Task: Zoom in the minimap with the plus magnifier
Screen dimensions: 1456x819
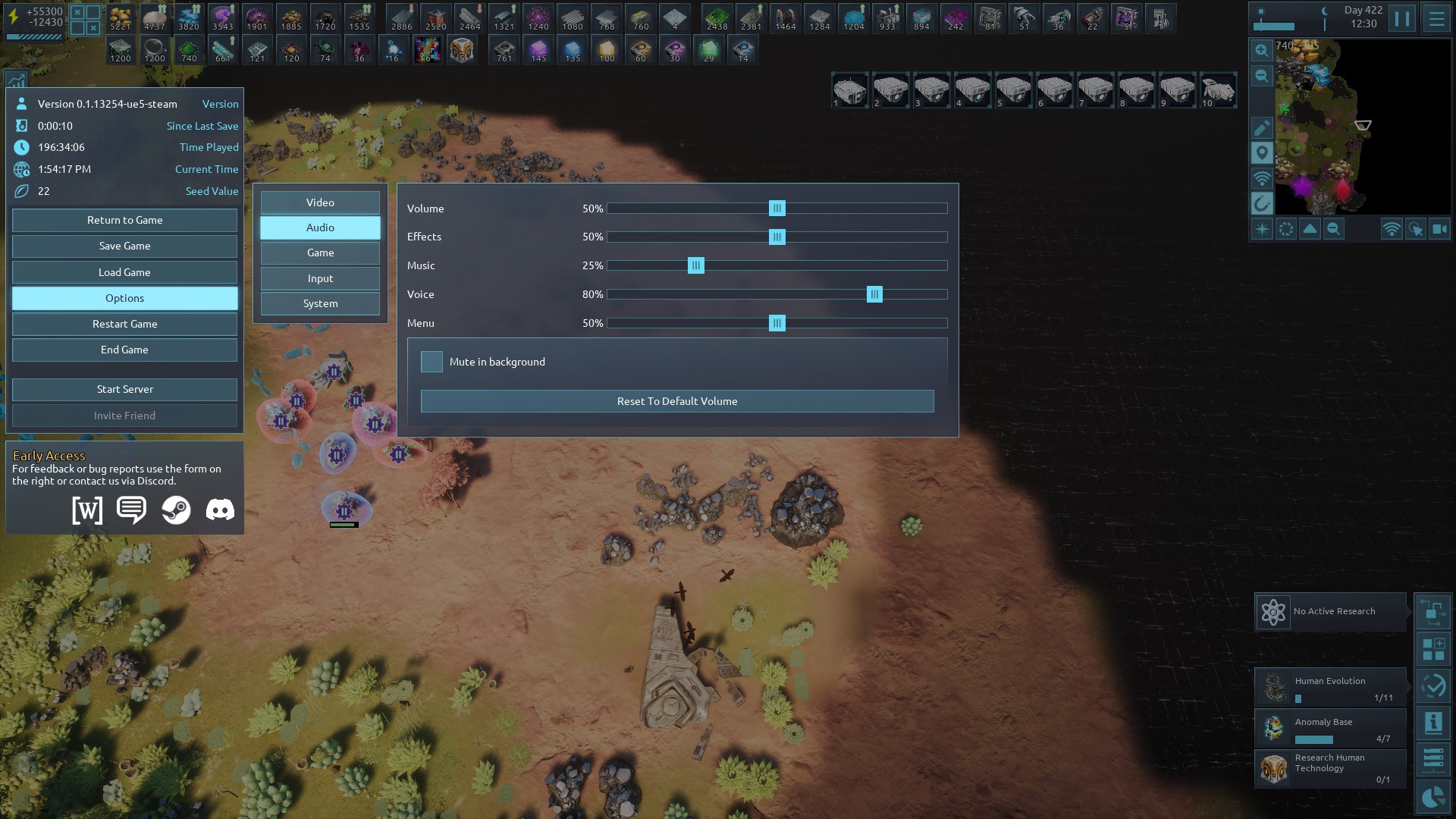Action: 1261,50
